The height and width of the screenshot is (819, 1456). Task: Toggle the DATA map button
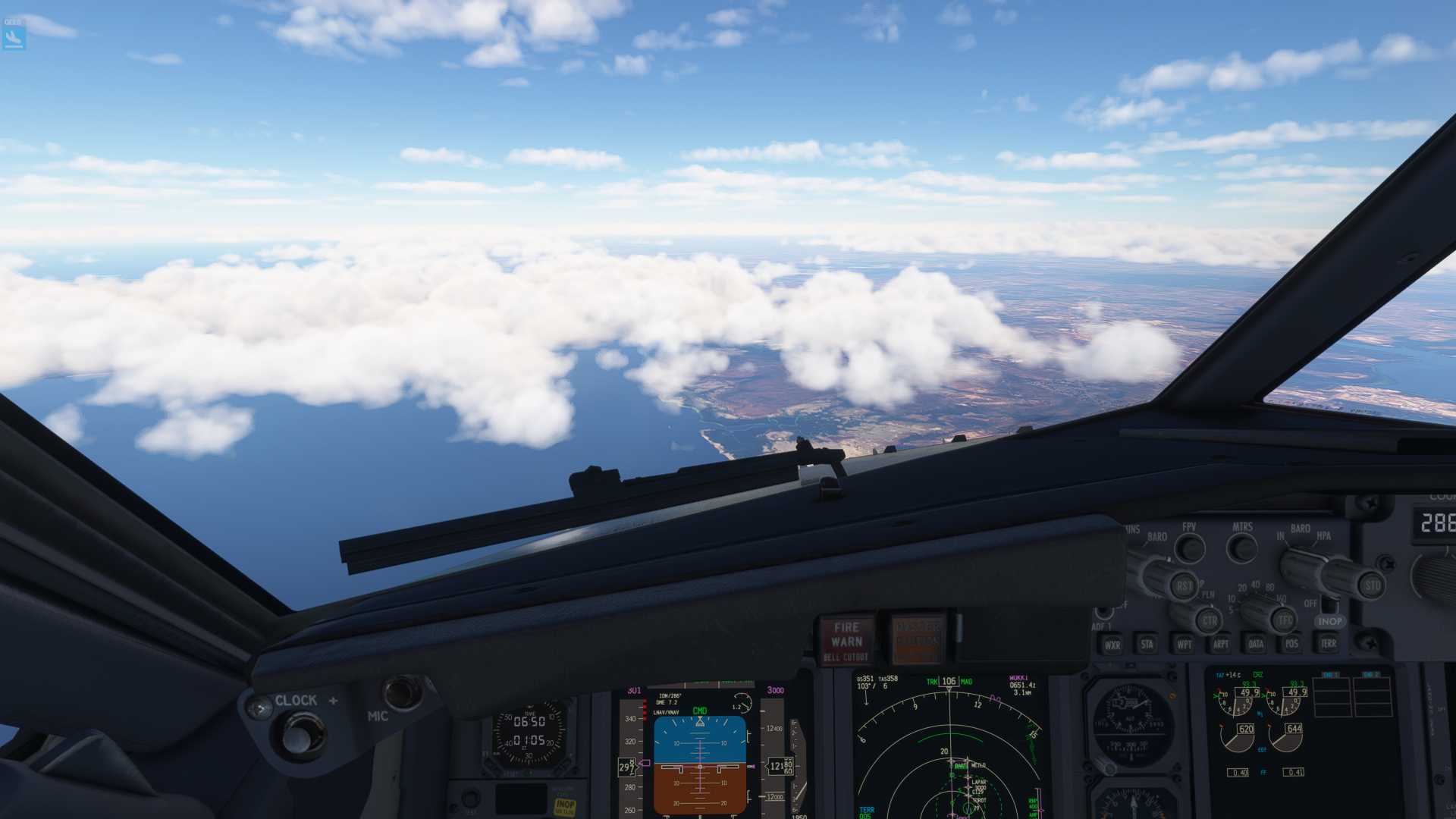click(1256, 645)
